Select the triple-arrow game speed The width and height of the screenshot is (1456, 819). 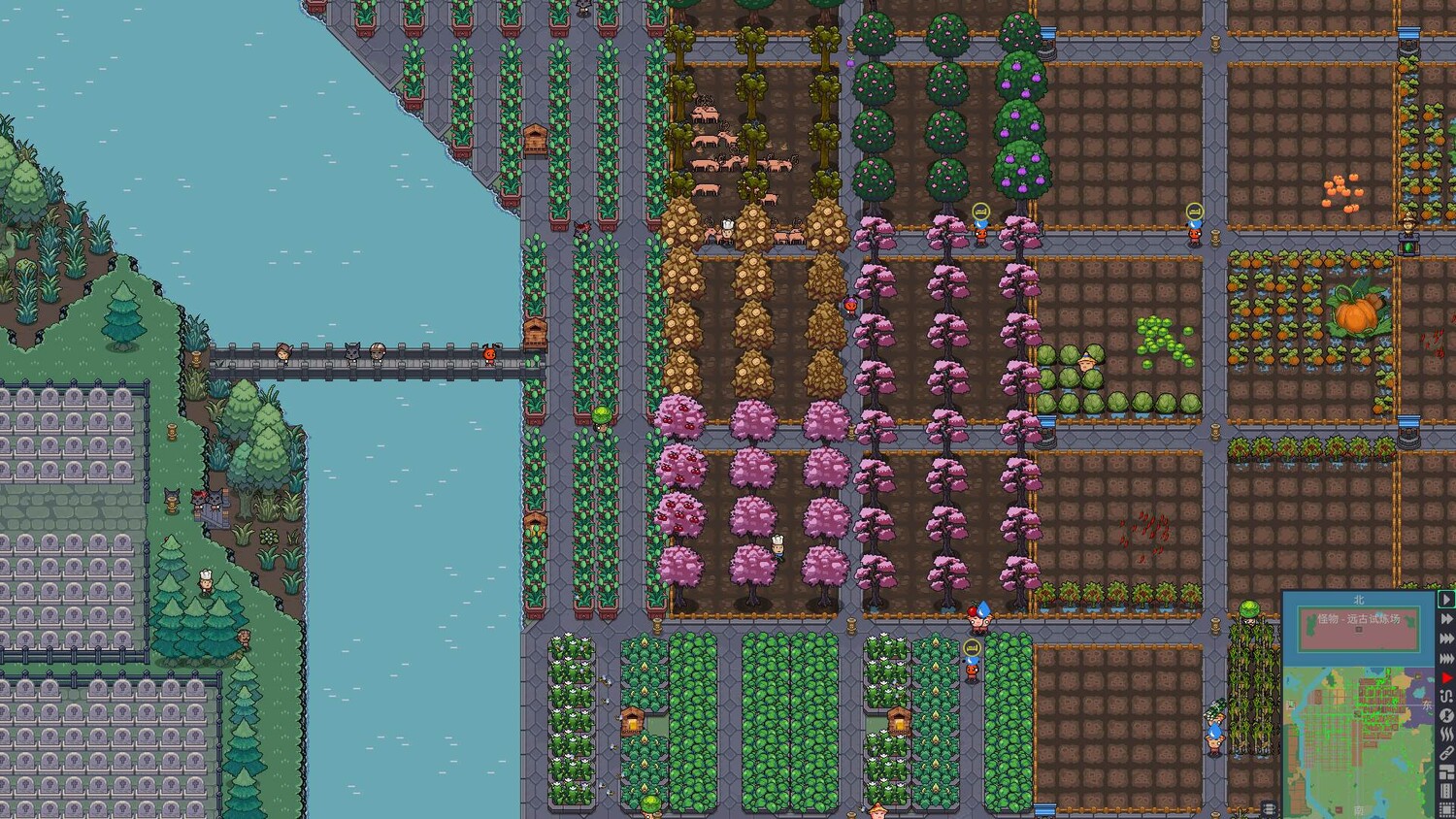click(x=1446, y=639)
